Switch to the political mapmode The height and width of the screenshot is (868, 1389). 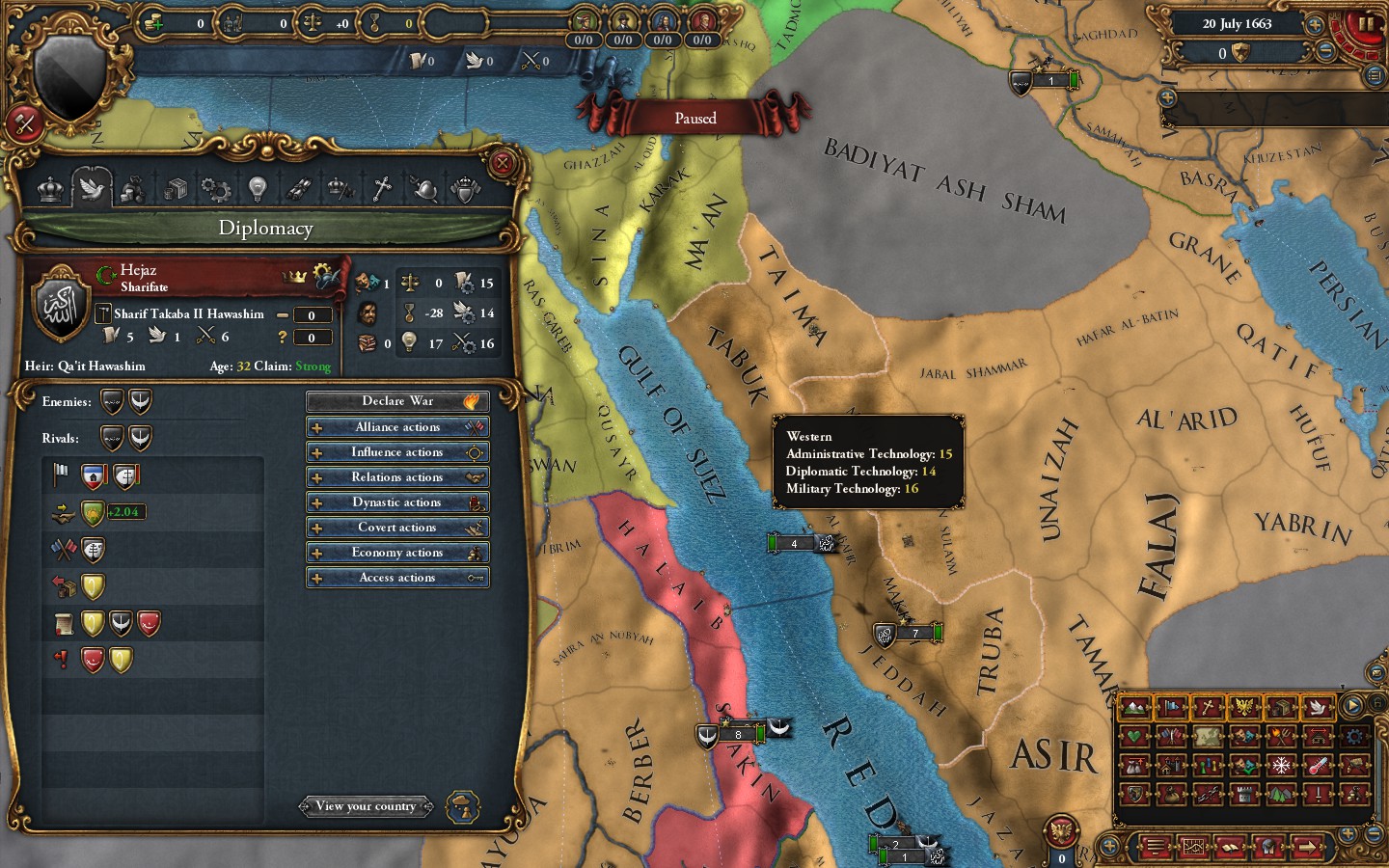(1170, 709)
